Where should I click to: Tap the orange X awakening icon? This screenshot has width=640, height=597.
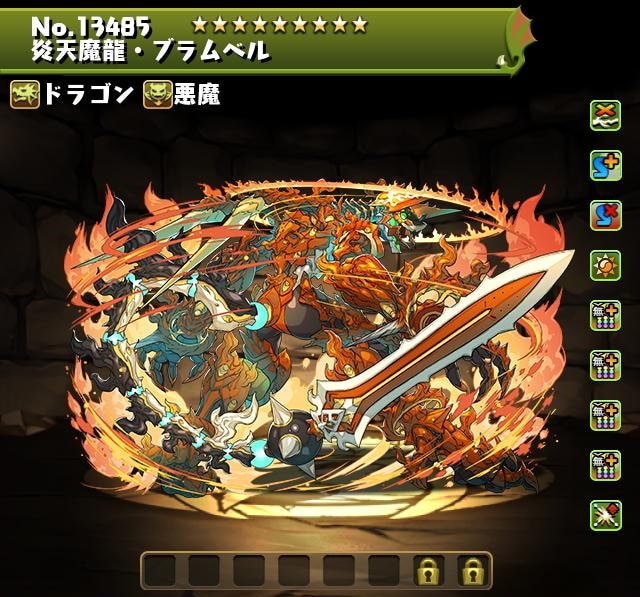(603, 115)
